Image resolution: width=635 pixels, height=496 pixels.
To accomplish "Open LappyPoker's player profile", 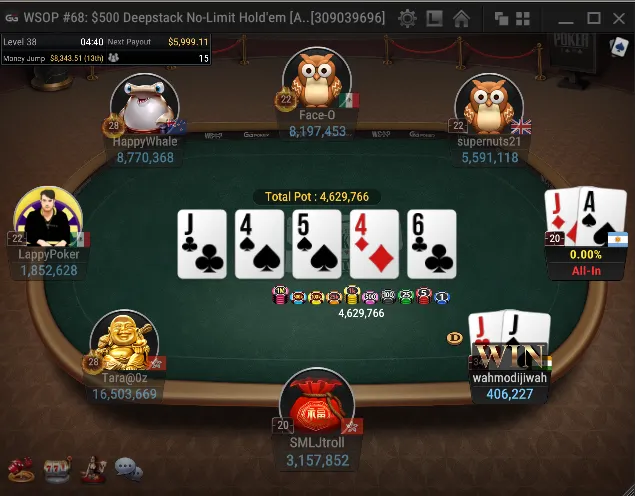I will [48, 218].
